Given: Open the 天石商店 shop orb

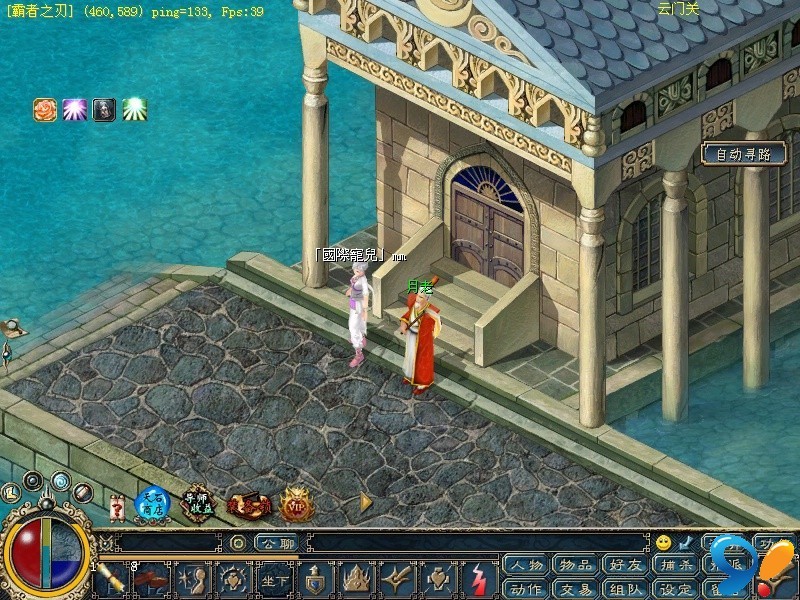Looking at the screenshot, I should pos(153,503).
